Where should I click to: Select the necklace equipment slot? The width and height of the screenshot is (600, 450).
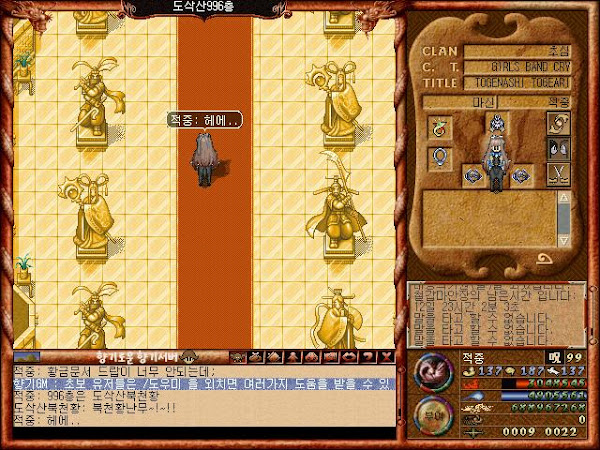(x=439, y=127)
